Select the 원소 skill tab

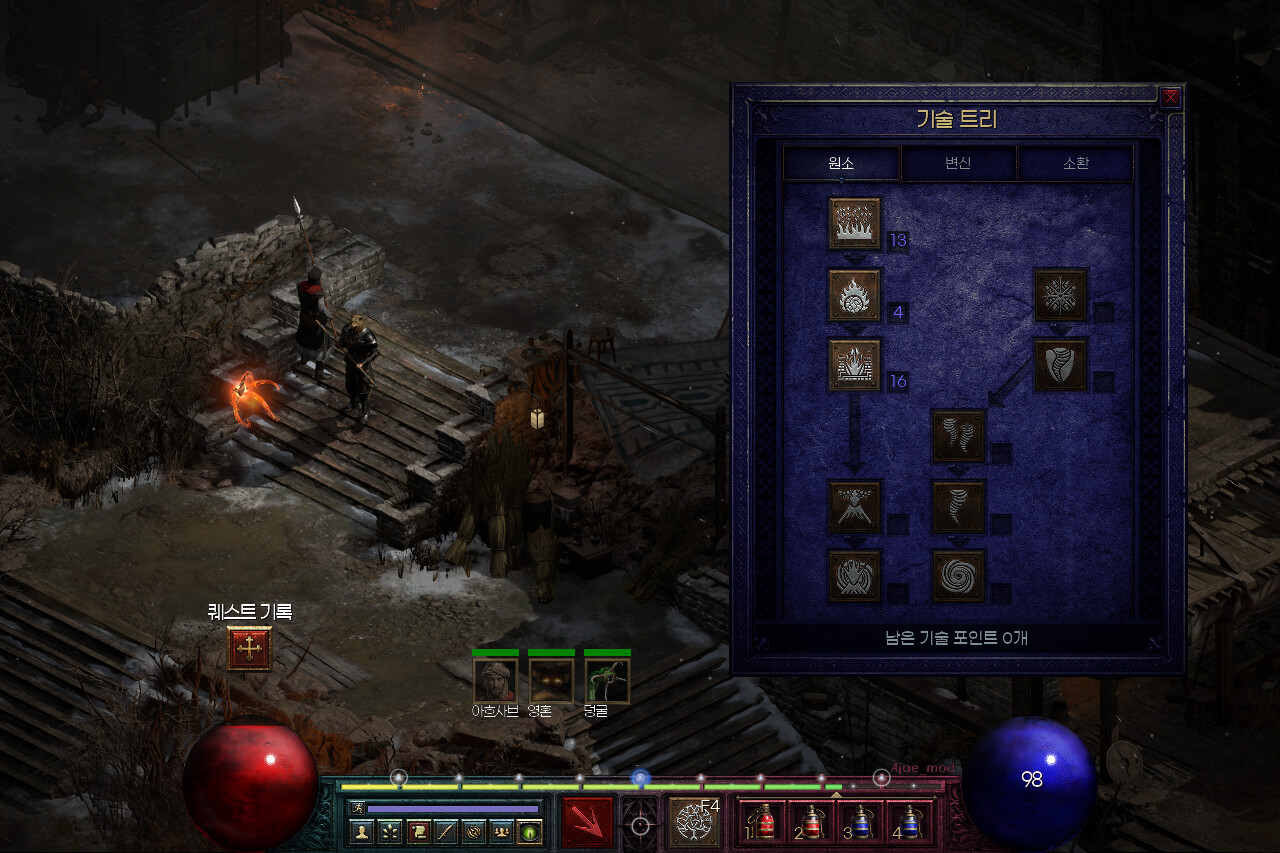[841, 163]
